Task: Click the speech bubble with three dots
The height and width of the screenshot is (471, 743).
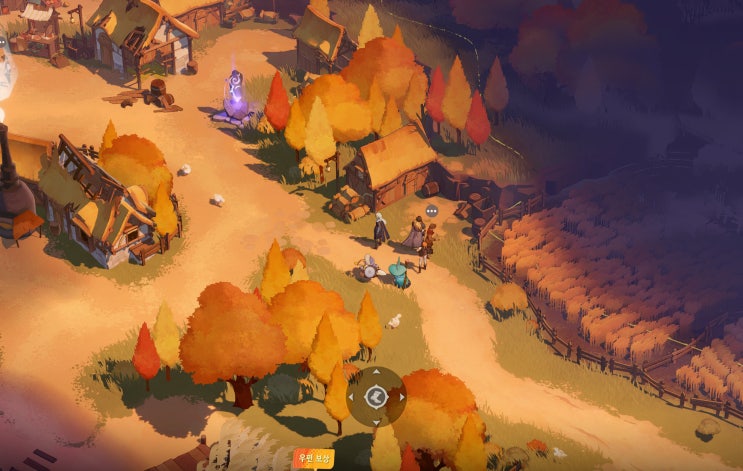Action: (x=431, y=211)
